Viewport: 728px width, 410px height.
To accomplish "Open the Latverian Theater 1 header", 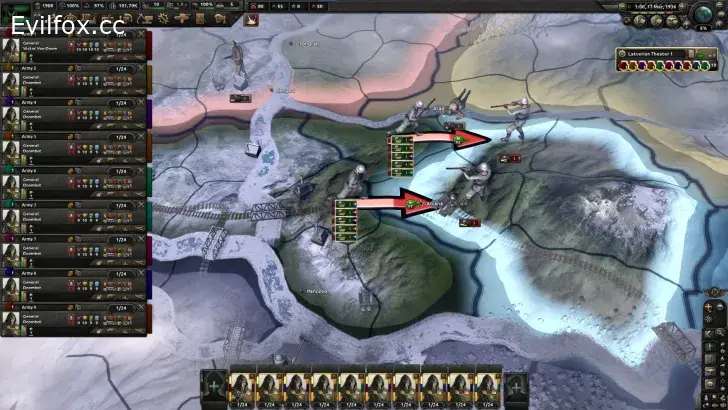I will click(x=657, y=54).
